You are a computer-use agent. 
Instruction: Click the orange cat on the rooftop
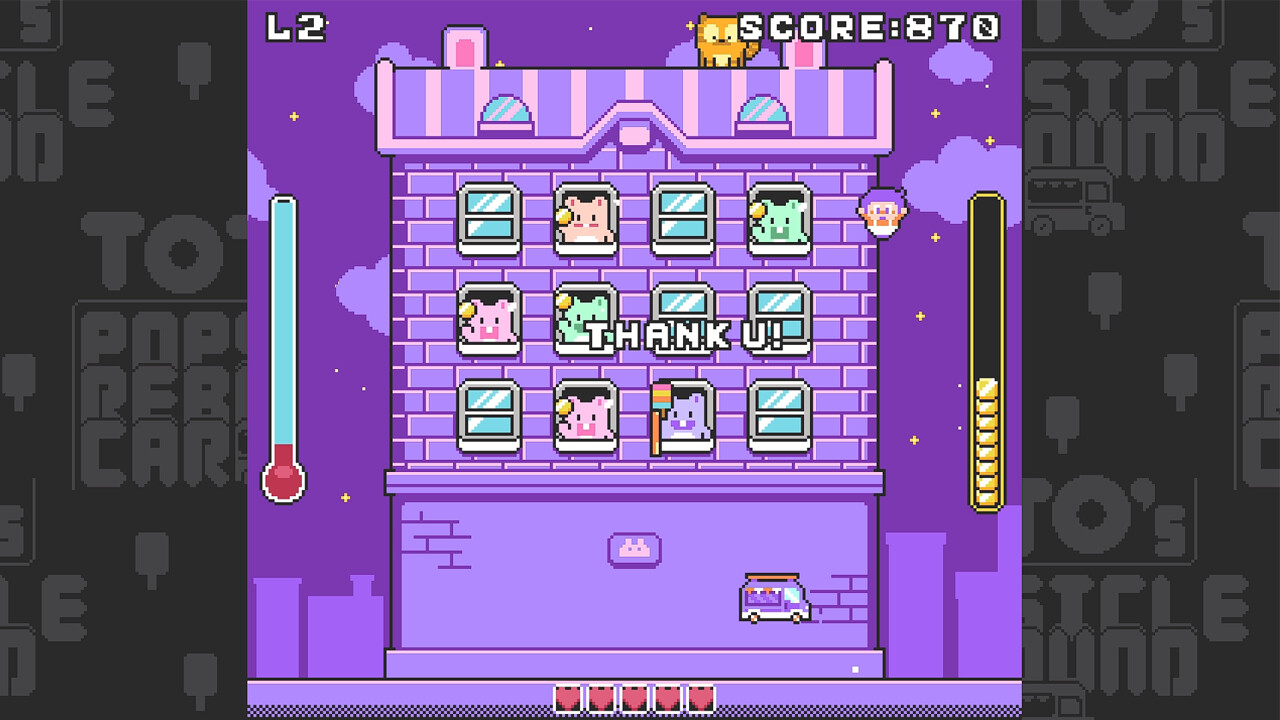click(722, 38)
